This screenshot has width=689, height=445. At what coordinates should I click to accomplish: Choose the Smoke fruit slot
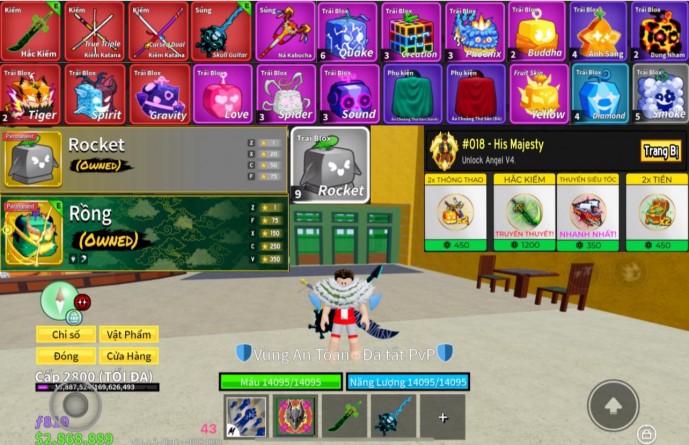click(x=660, y=93)
